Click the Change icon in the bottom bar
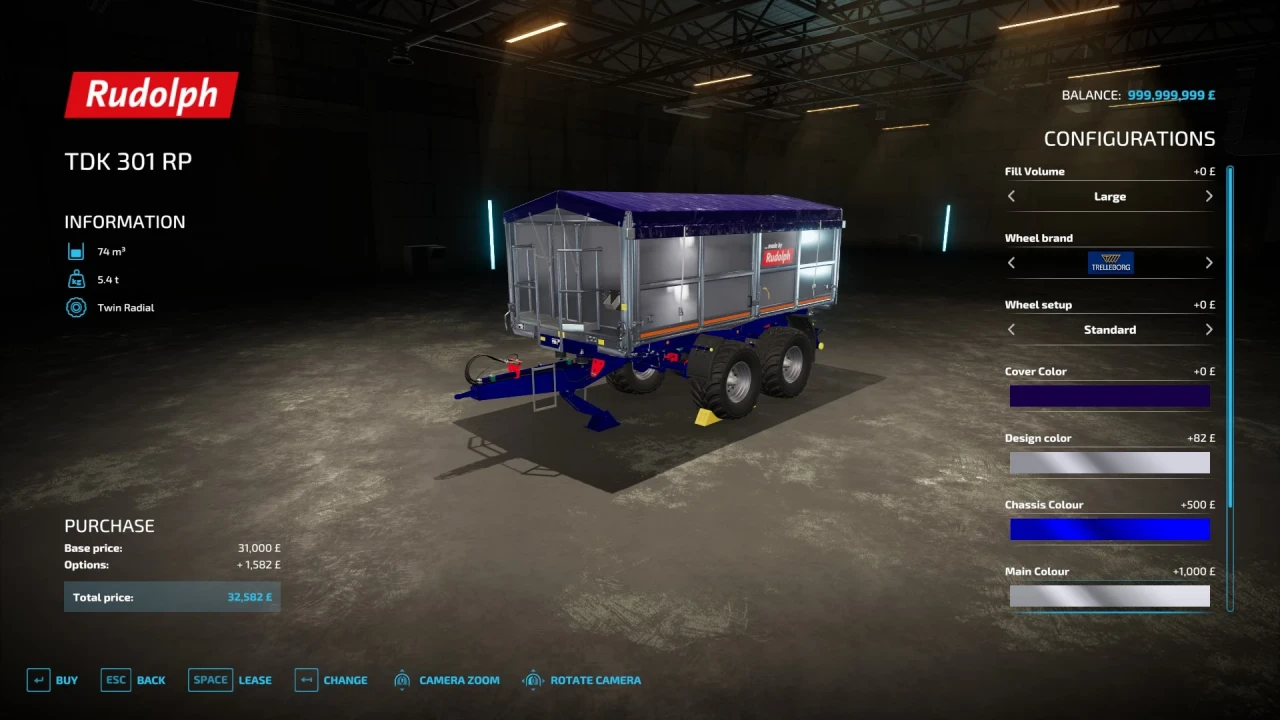The height and width of the screenshot is (720, 1280). [x=306, y=680]
